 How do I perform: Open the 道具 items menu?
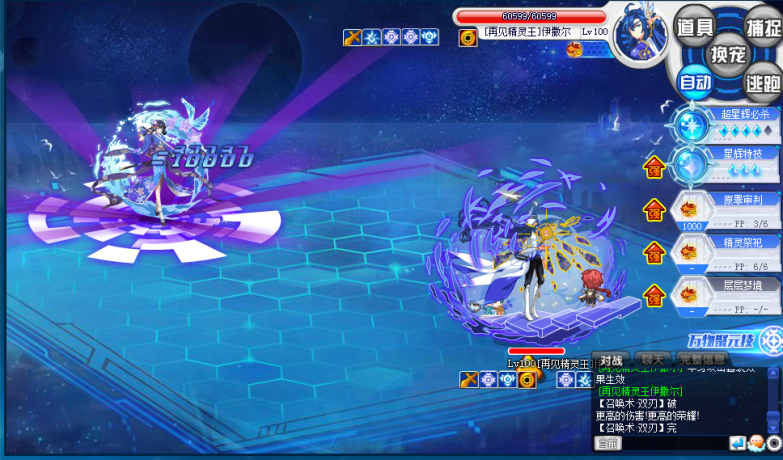pos(694,27)
